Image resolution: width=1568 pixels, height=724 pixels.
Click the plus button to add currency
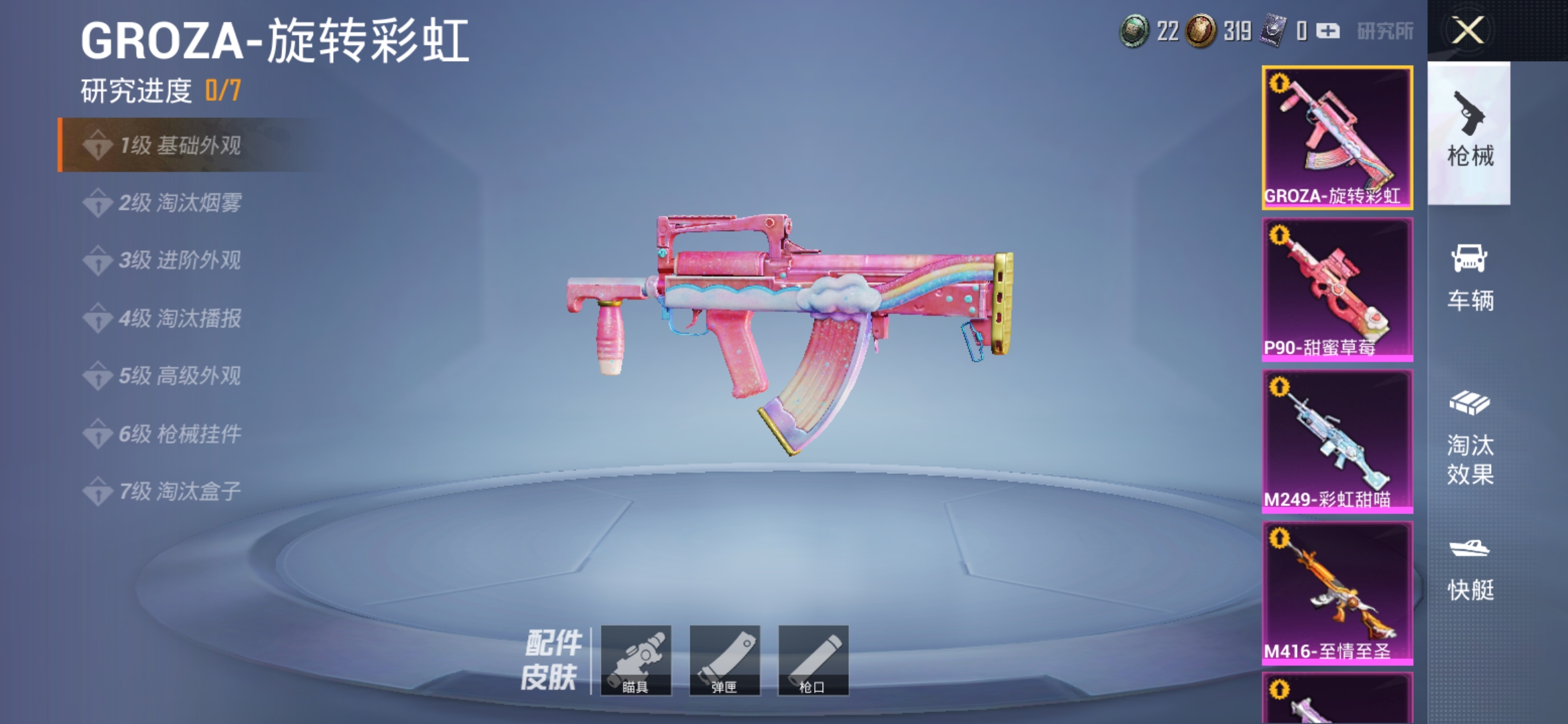pos(1327,31)
